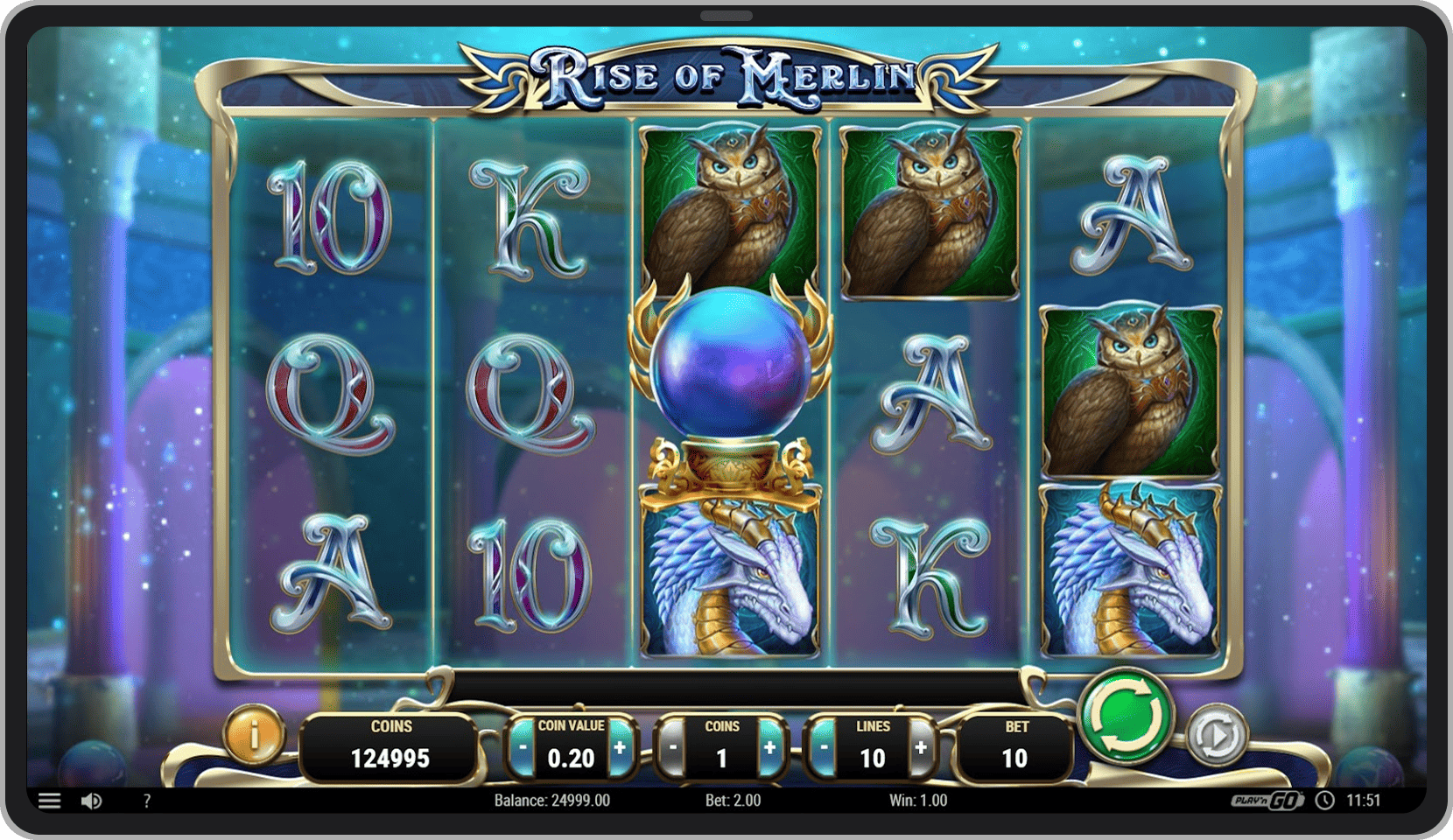Mute the game sound
The image size is (1453, 840).
(x=92, y=800)
